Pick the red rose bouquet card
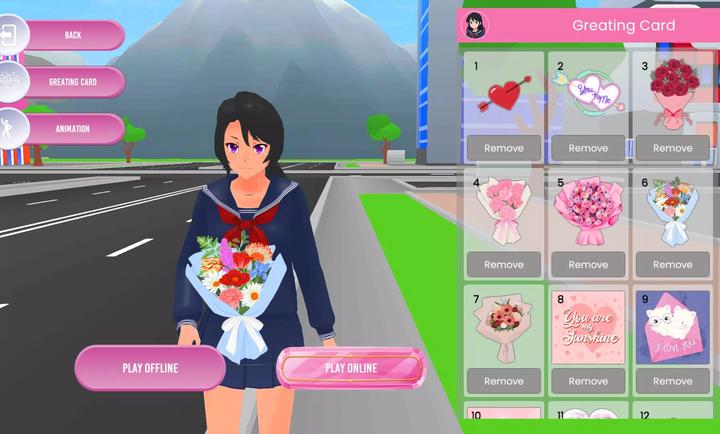This screenshot has height=434, width=720. click(672, 96)
